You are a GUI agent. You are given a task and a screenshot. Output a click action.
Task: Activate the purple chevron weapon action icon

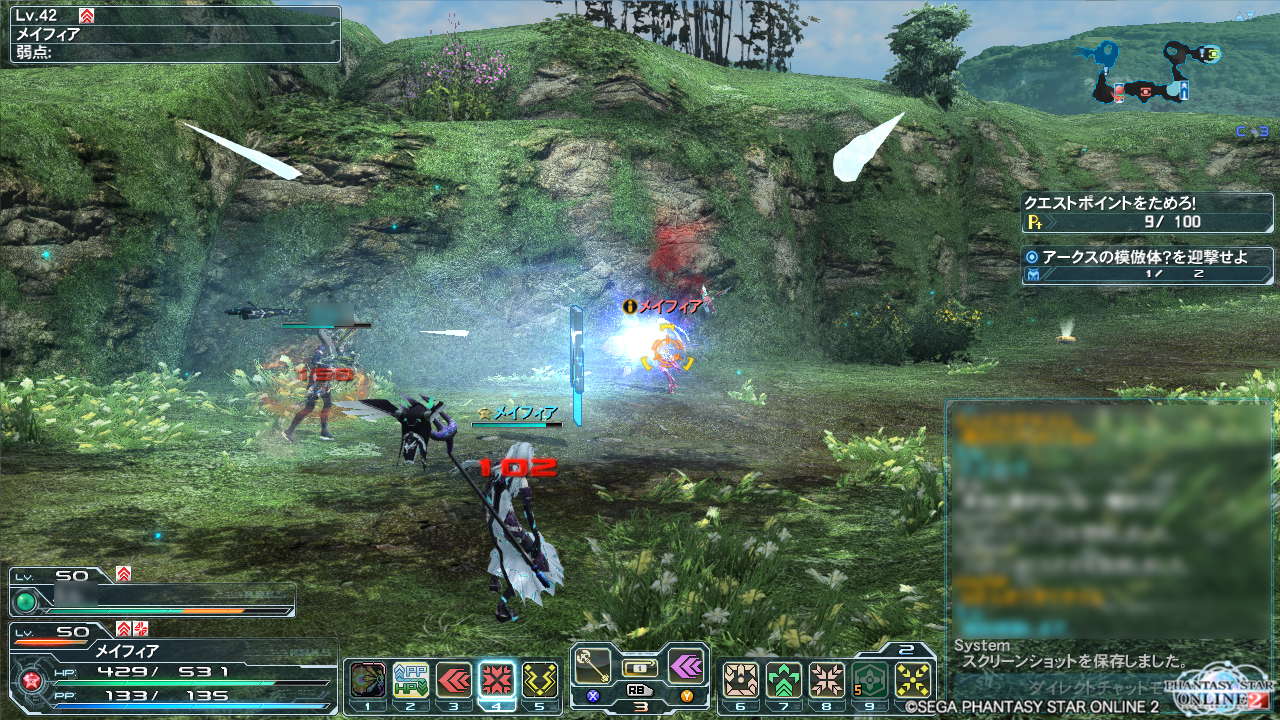pos(685,666)
